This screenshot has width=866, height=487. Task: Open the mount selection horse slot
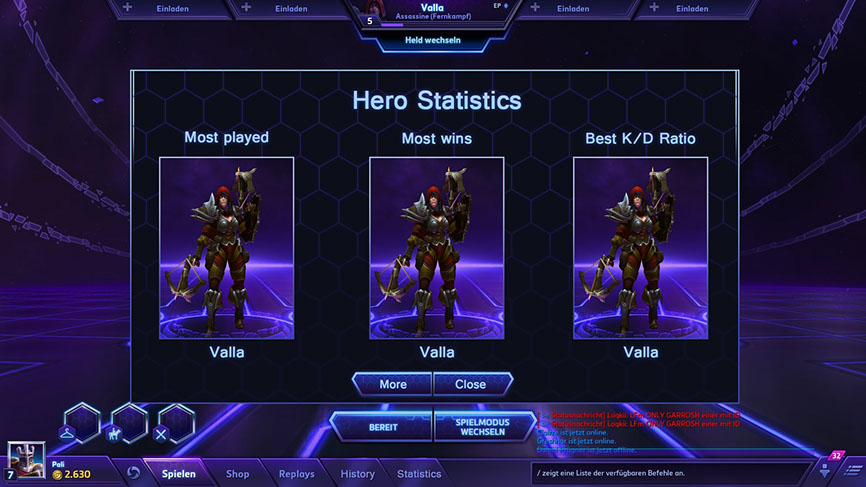pyautogui.click(x=129, y=426)
